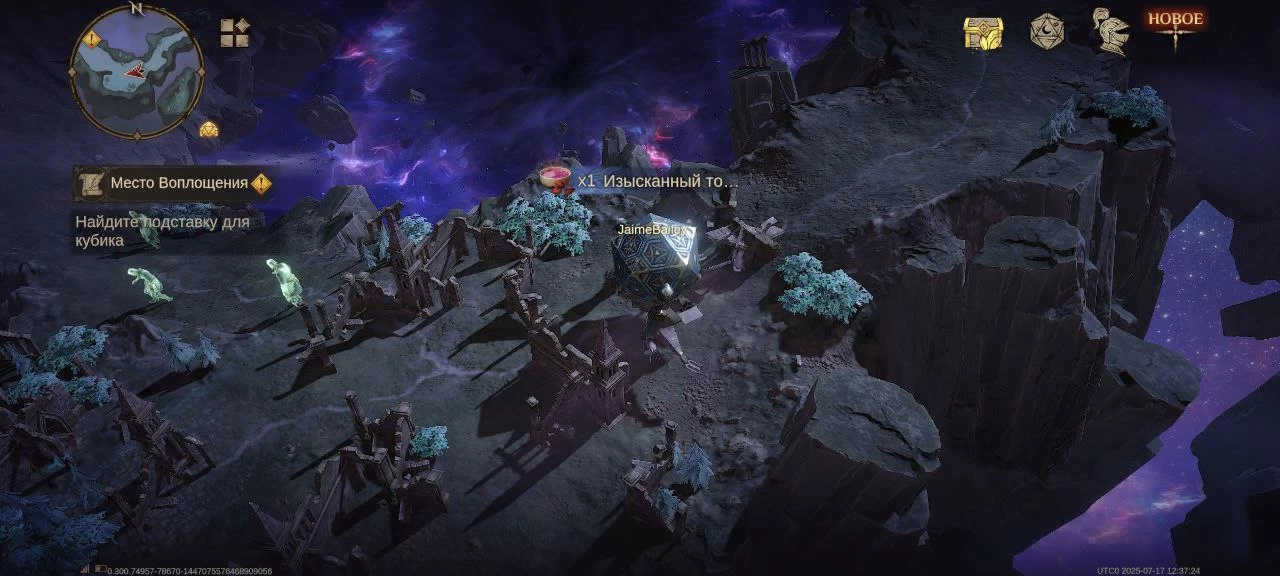Open the knight helmet character icon
This screenshot has height=576, width=1280.
coord(1110,31)
